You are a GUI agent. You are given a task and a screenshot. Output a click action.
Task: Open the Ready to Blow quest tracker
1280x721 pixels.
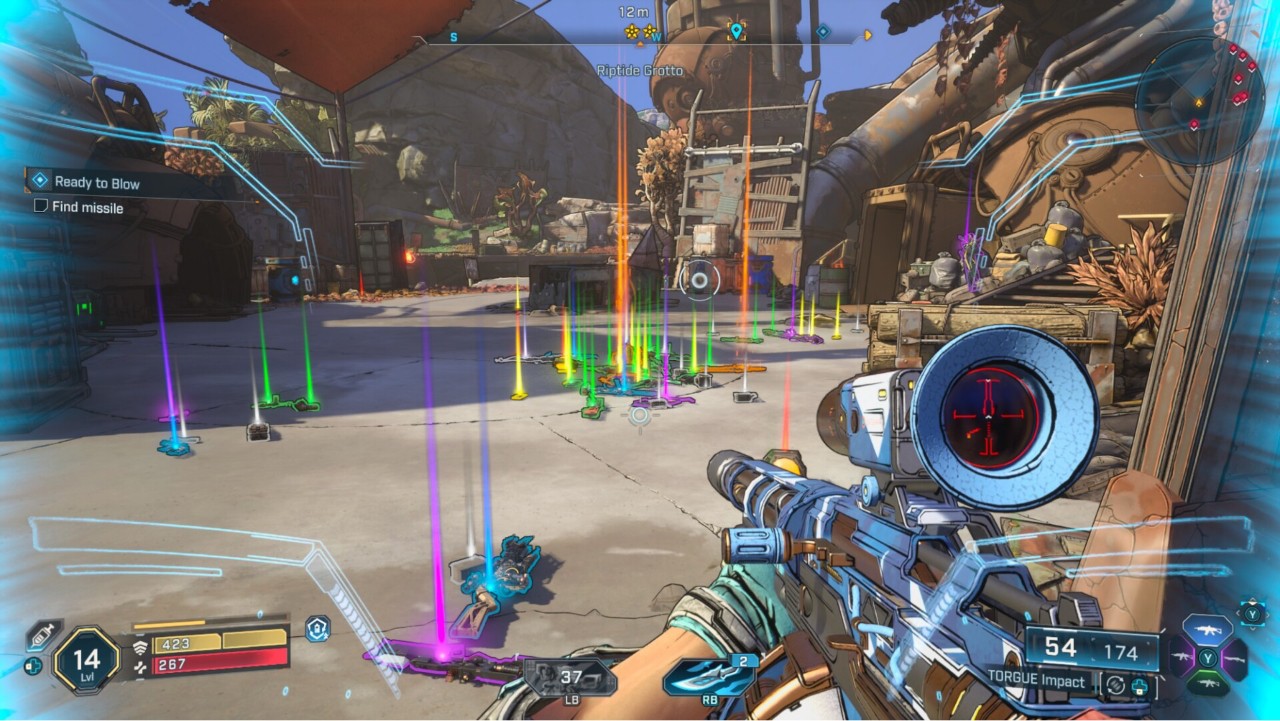pos(96,182)
